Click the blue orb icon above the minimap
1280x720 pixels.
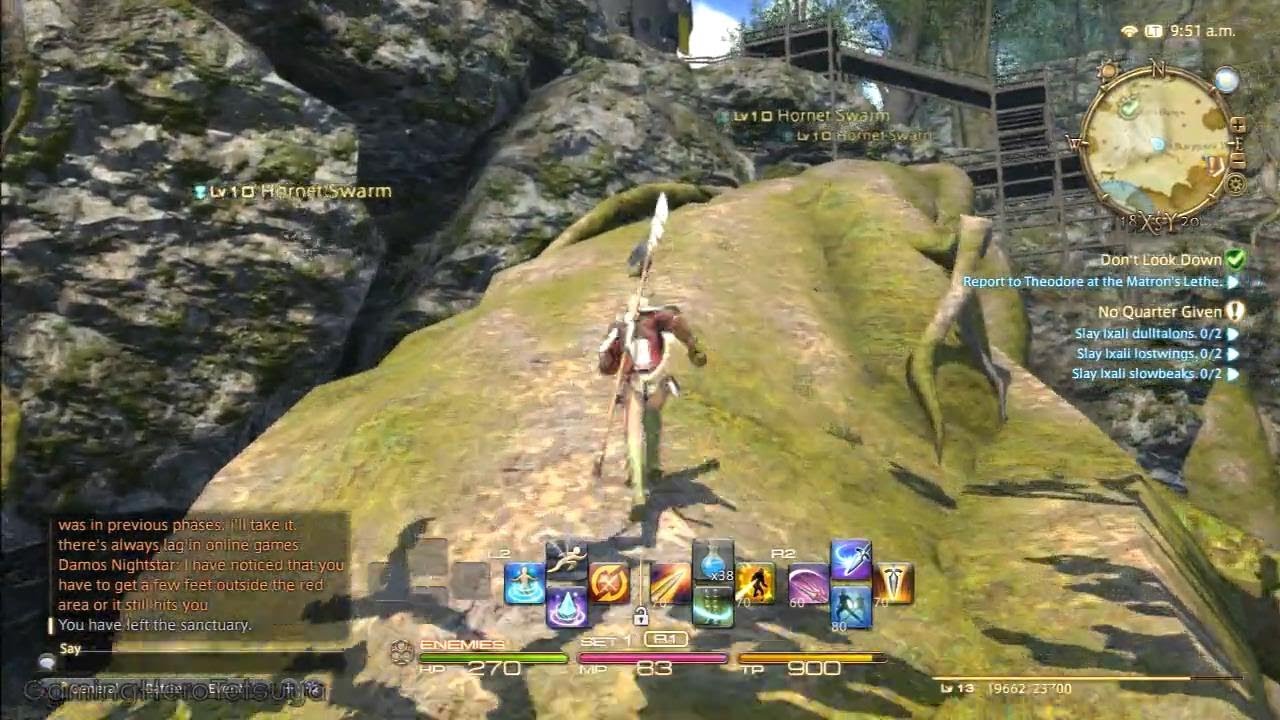coord(1225,80)
